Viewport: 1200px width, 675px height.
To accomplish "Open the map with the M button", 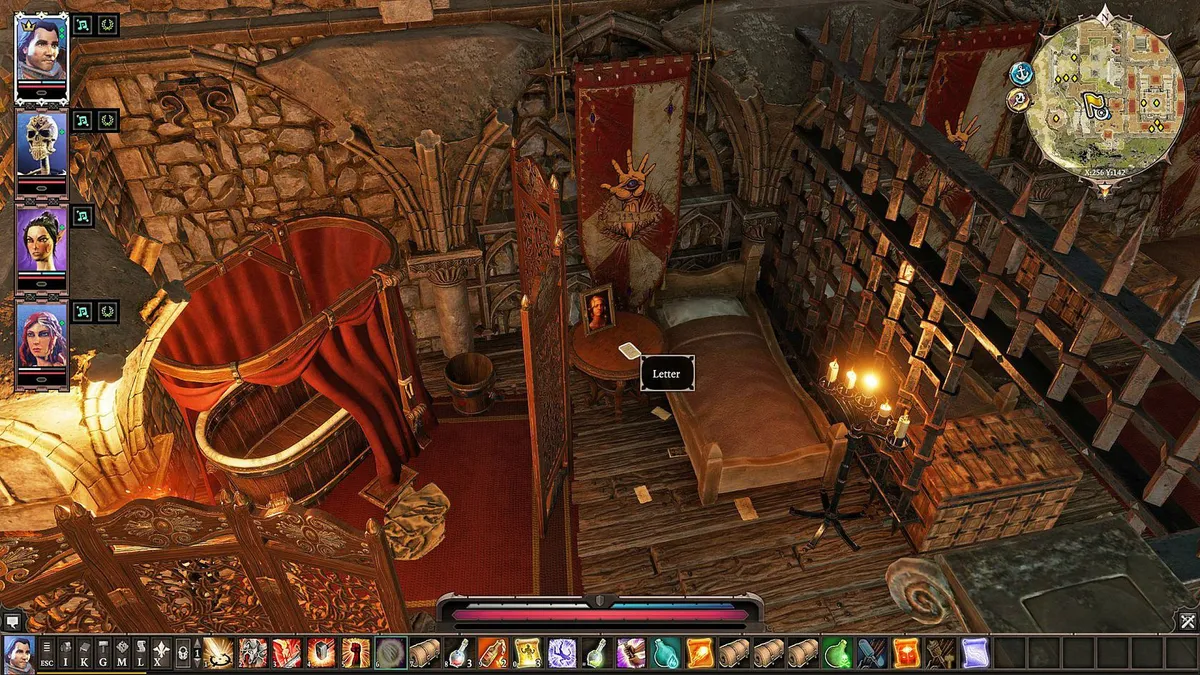I will [x=121, y=654].
